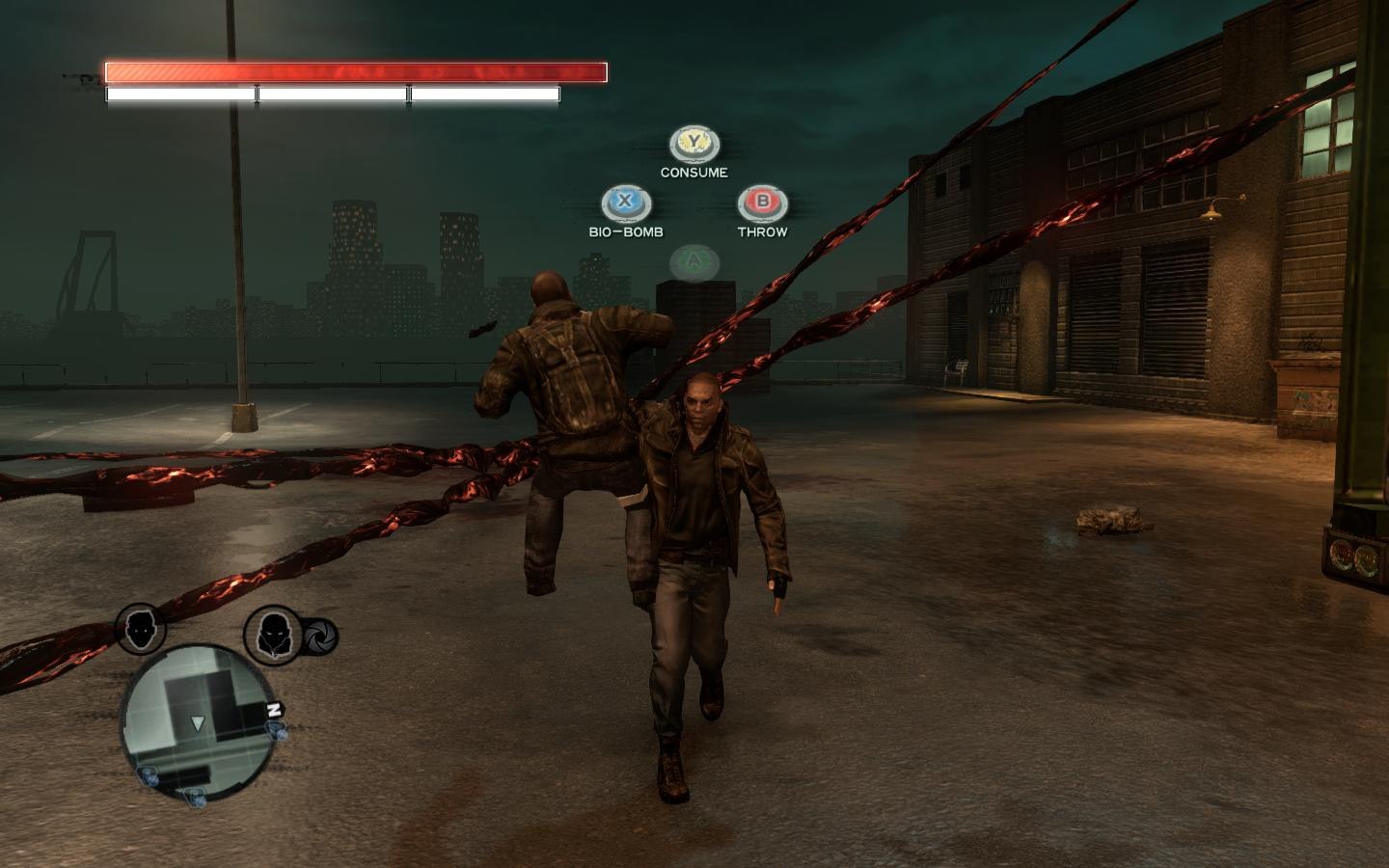Click the north compass marker on minimap
1389x868 pixels.
(x=274, y=710)
